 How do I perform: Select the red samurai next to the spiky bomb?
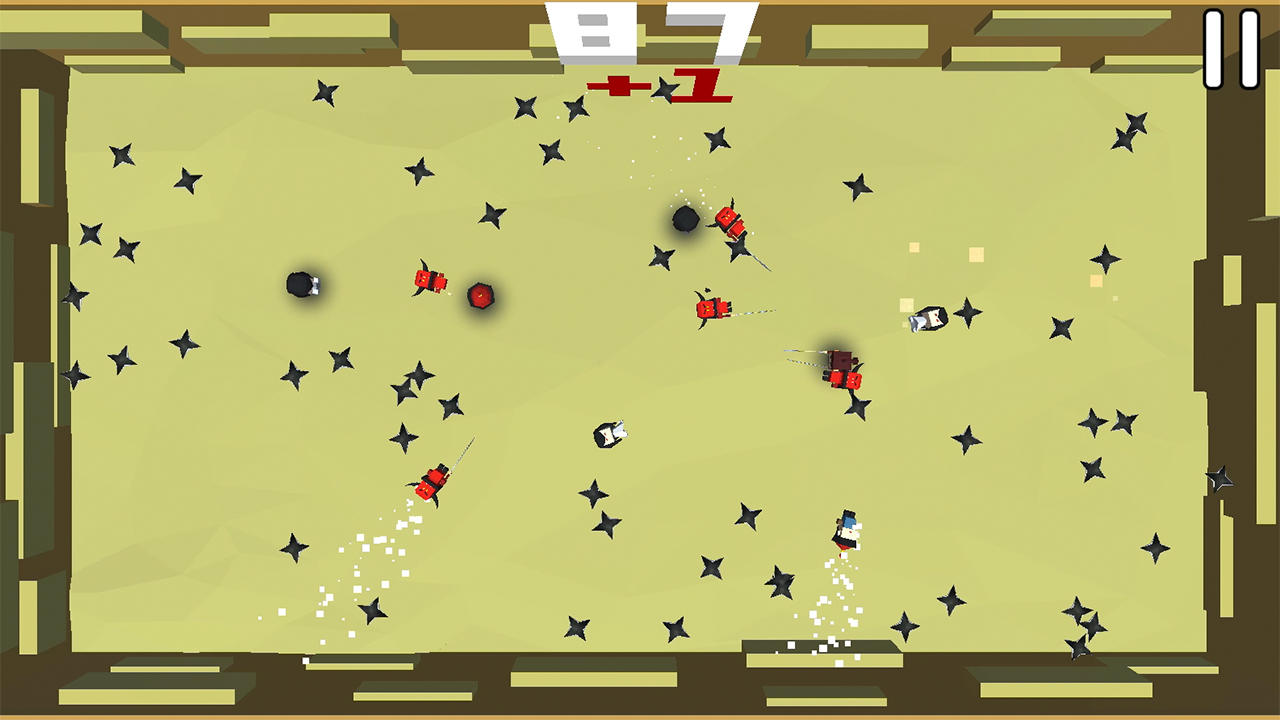coord(430,280)
